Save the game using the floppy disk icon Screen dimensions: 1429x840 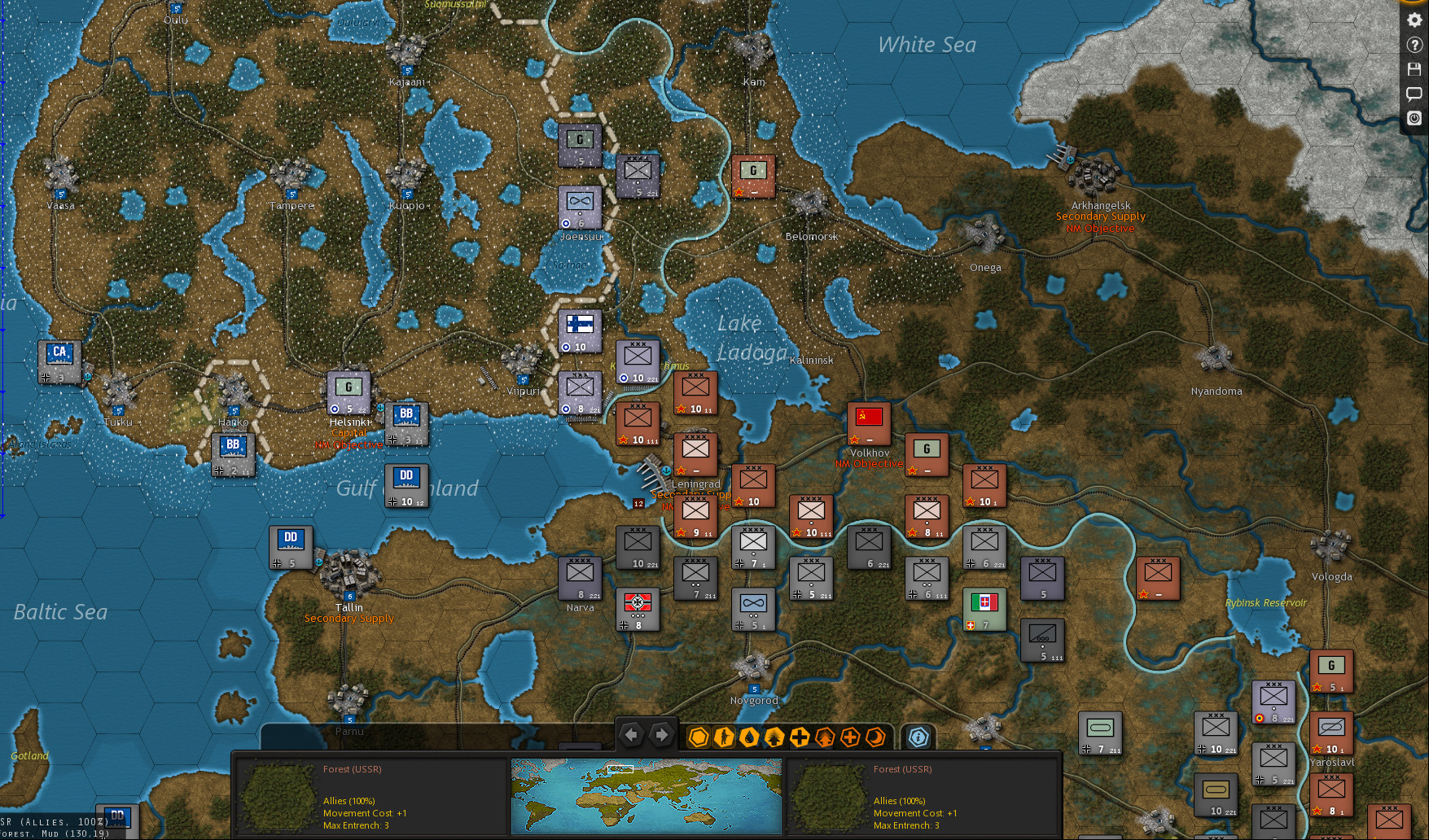point(1414,70)
